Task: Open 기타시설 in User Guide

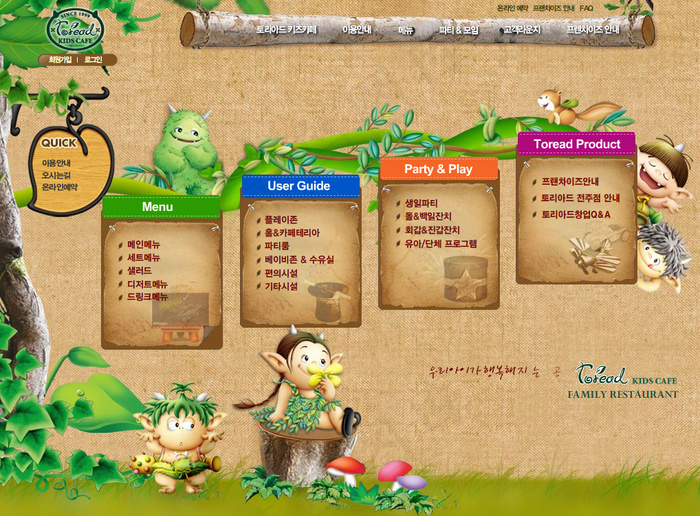Action: click(281, 286)
